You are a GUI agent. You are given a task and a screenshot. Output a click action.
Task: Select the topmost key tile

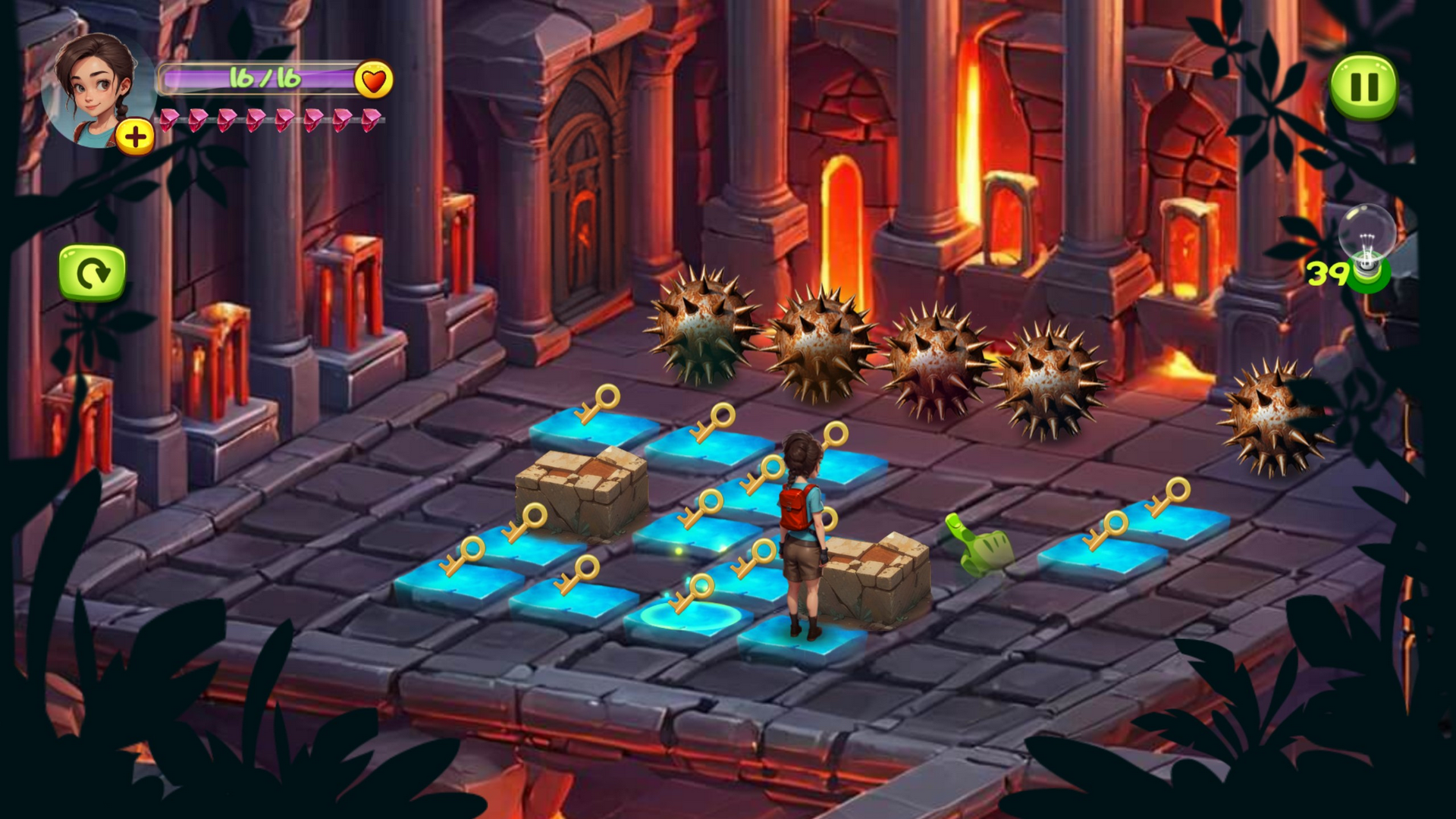coord(591,425)
